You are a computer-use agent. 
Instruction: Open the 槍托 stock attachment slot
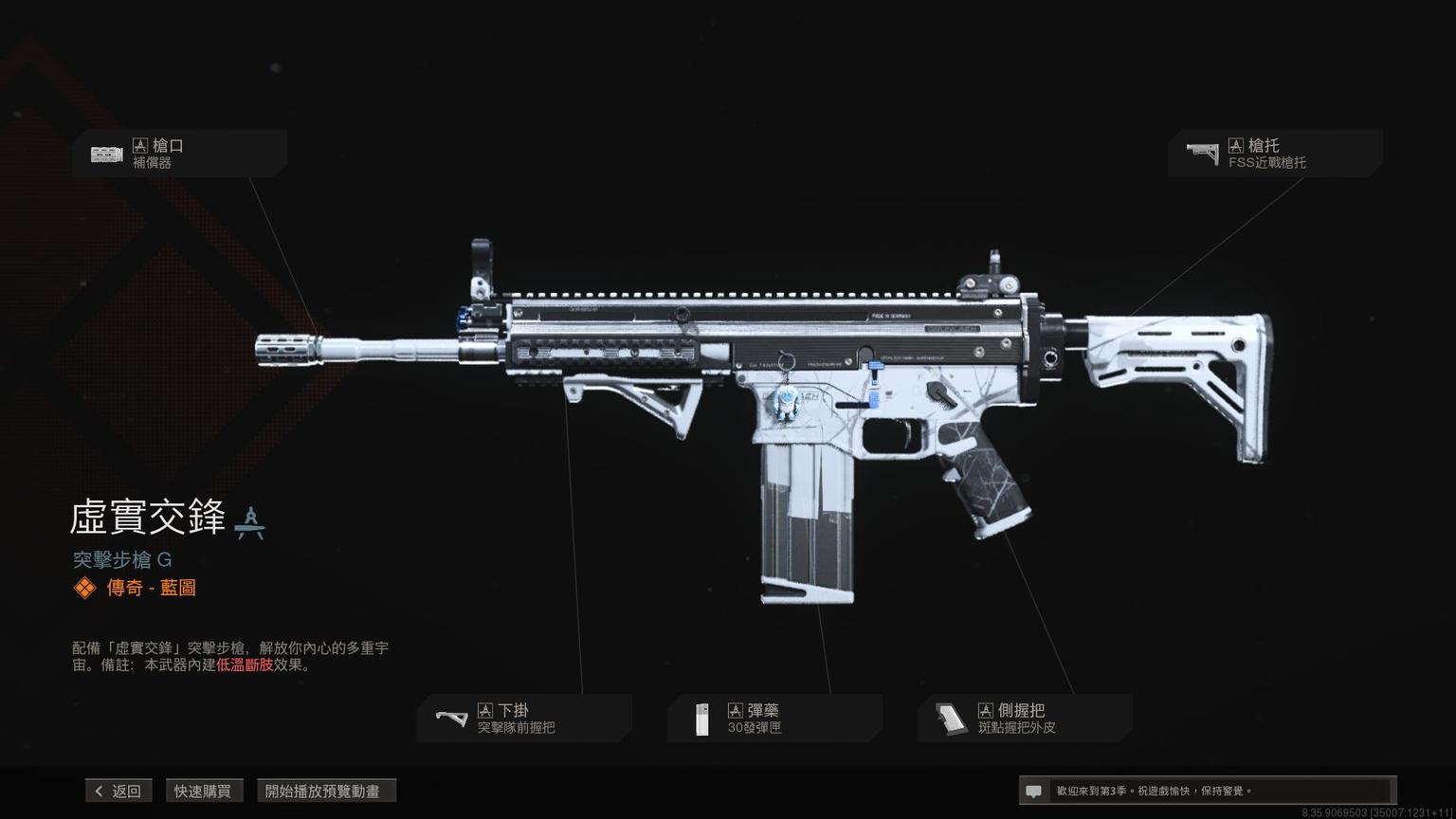click(x=1274, y=154)
